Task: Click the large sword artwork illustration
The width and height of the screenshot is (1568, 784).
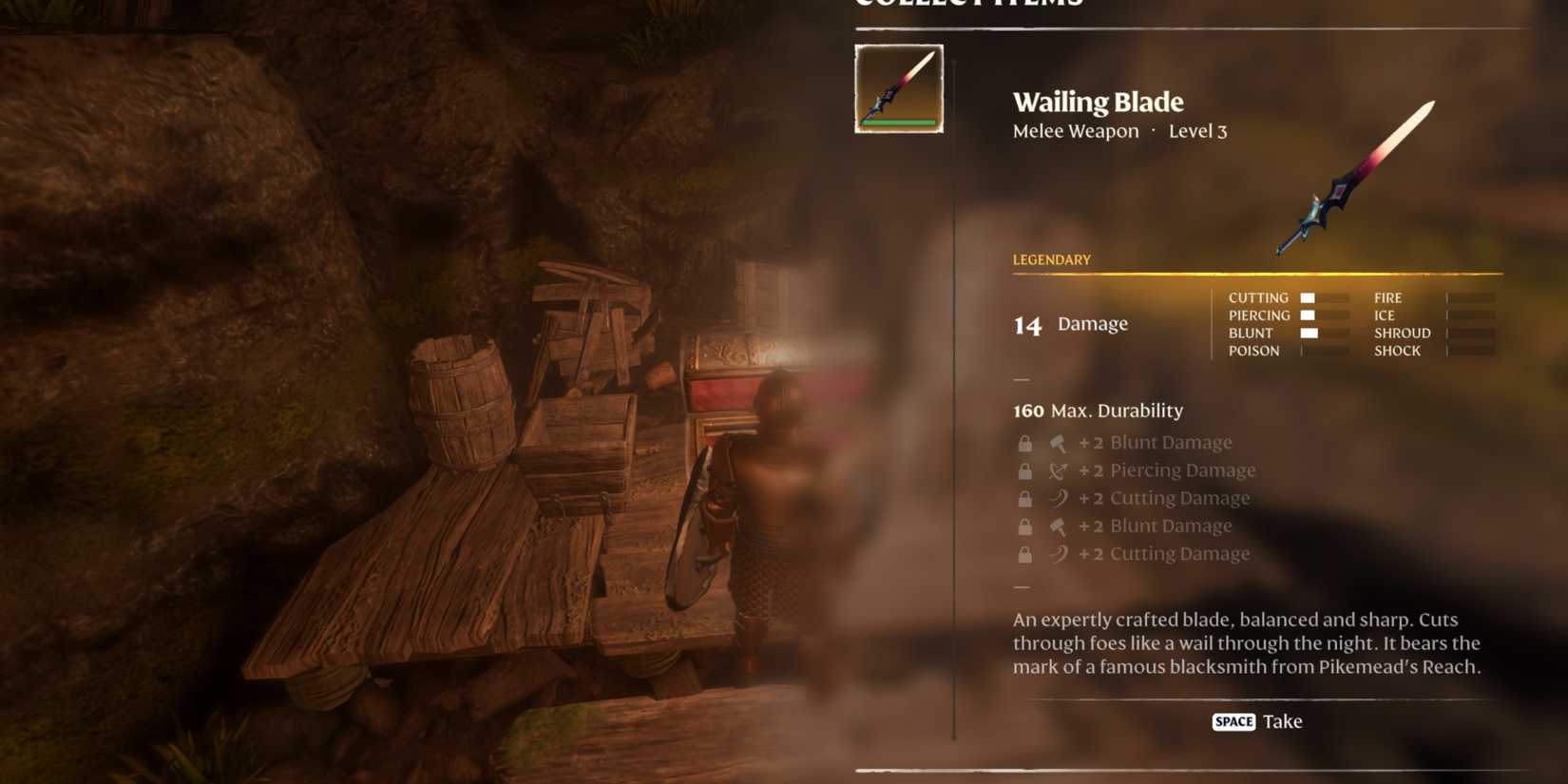Action: [1354, 177]
